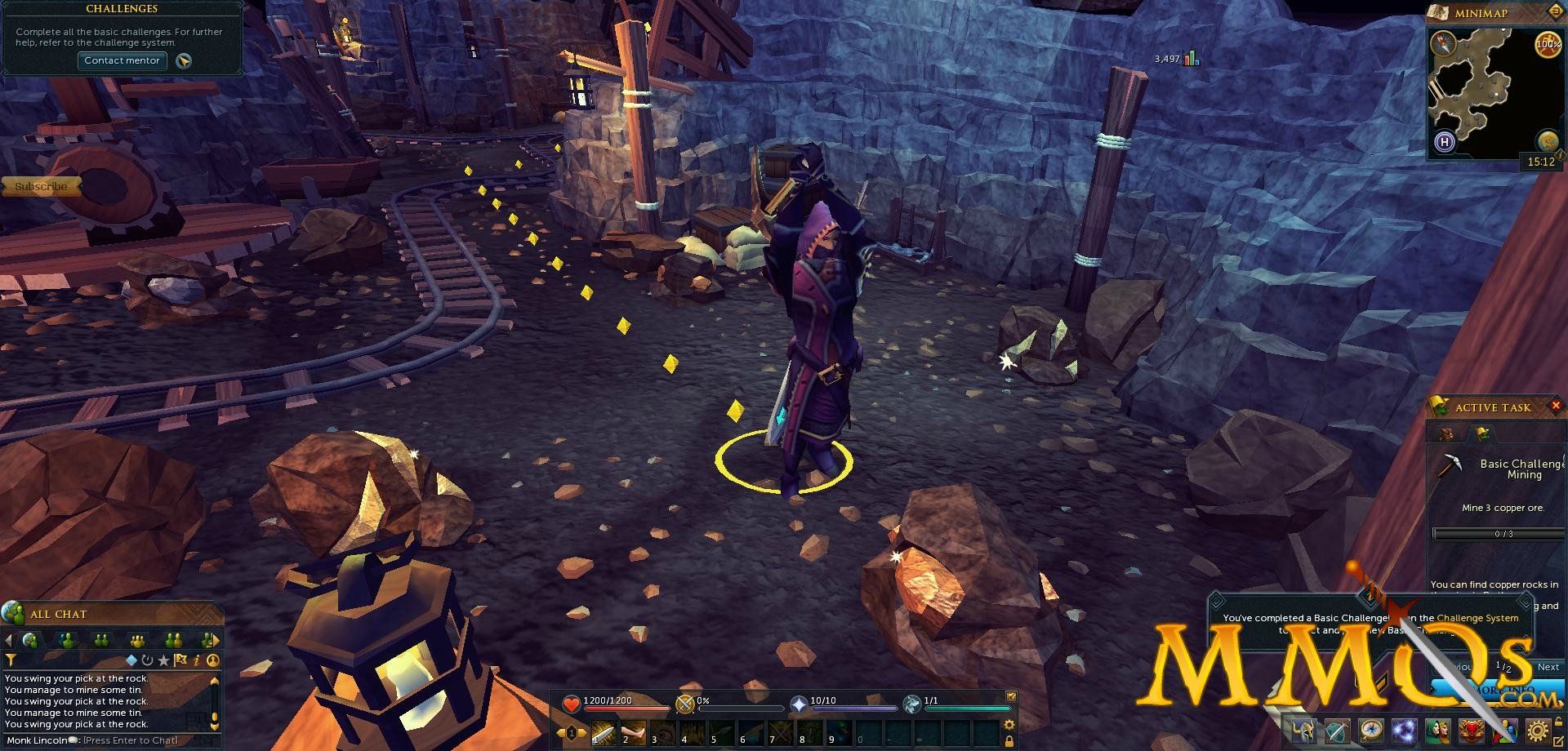Go to the Next active task
Image resolution: width=1568 pixels, height=751 pixels.
coord(1548,667)
